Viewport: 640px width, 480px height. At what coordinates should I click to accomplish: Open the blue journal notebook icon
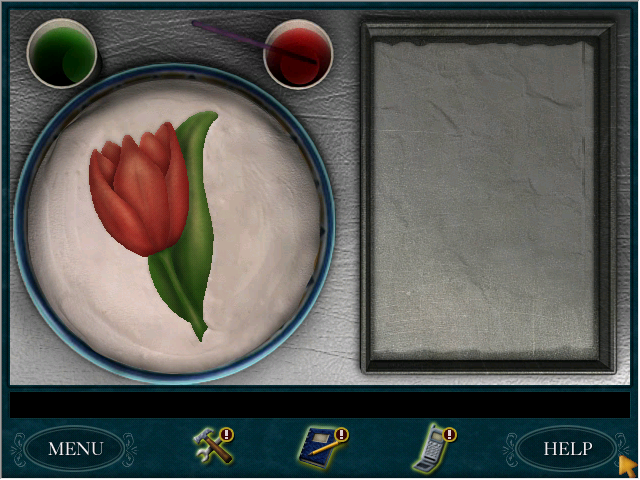click(x=321, y=447)
